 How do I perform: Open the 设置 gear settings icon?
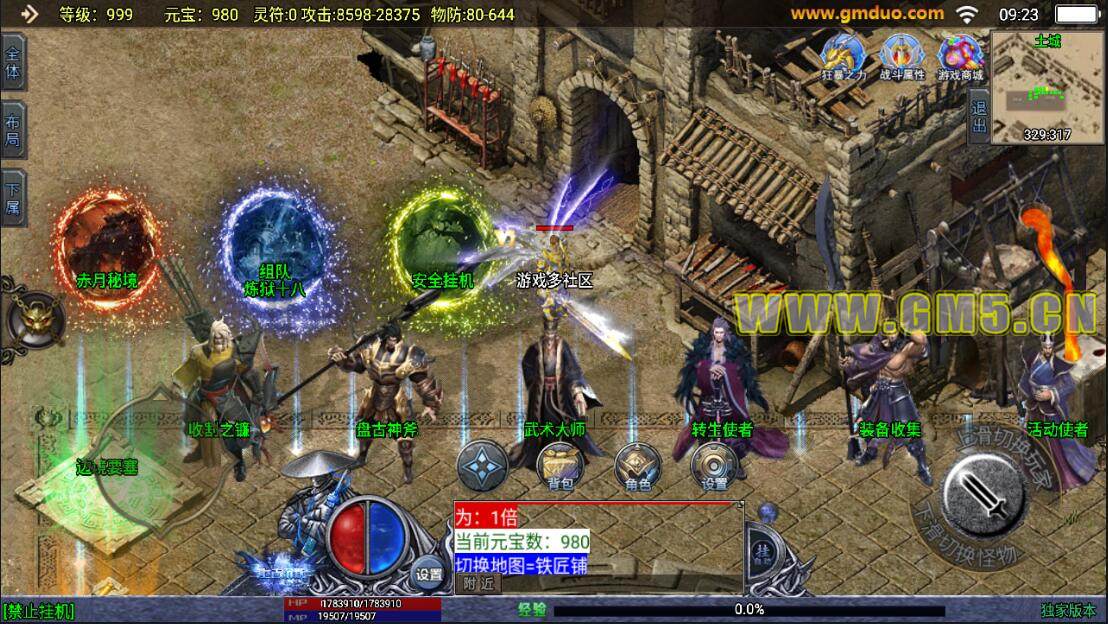[715, 464]
